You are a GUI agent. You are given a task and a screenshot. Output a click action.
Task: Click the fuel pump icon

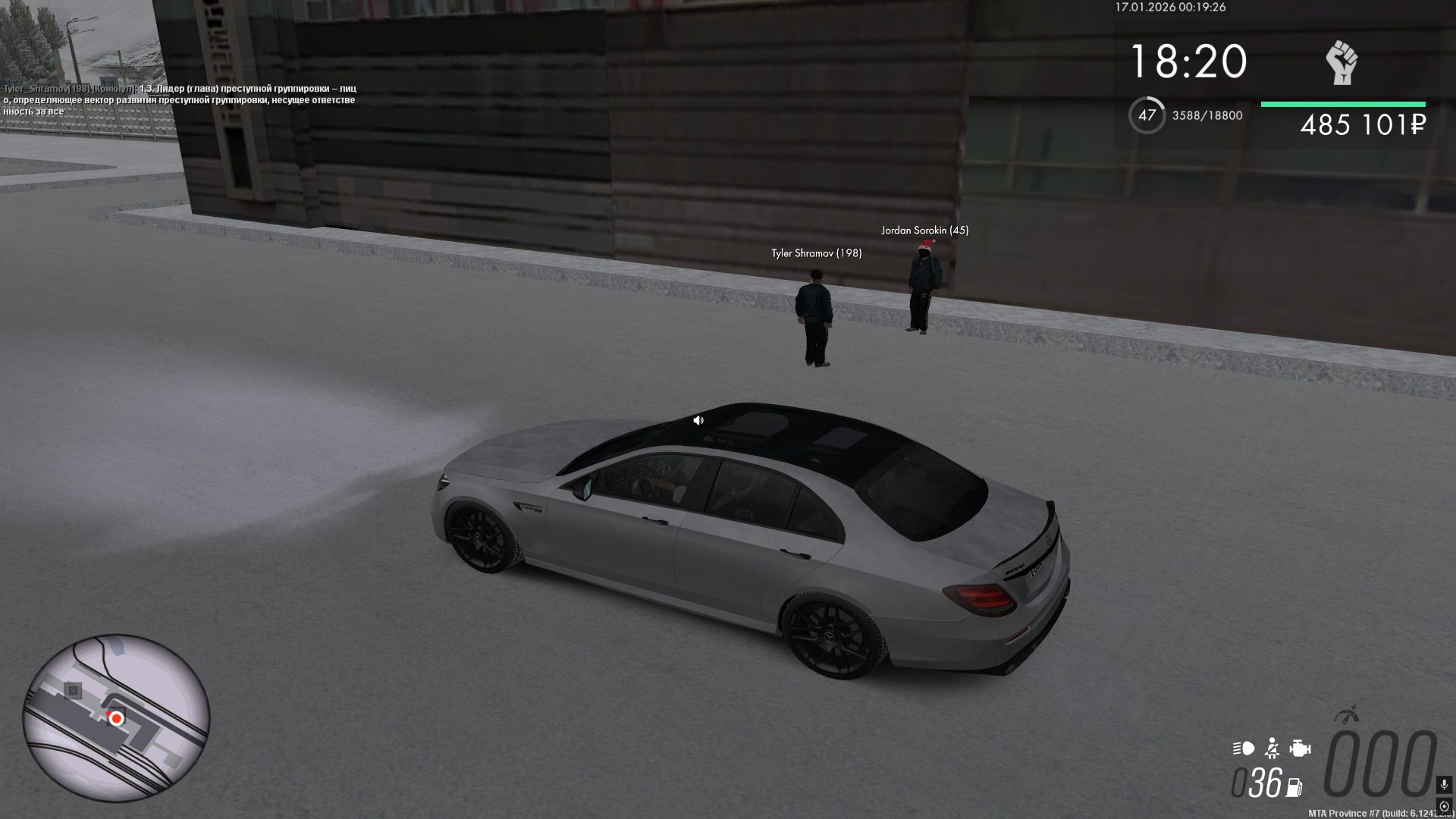pos(1294,788)
